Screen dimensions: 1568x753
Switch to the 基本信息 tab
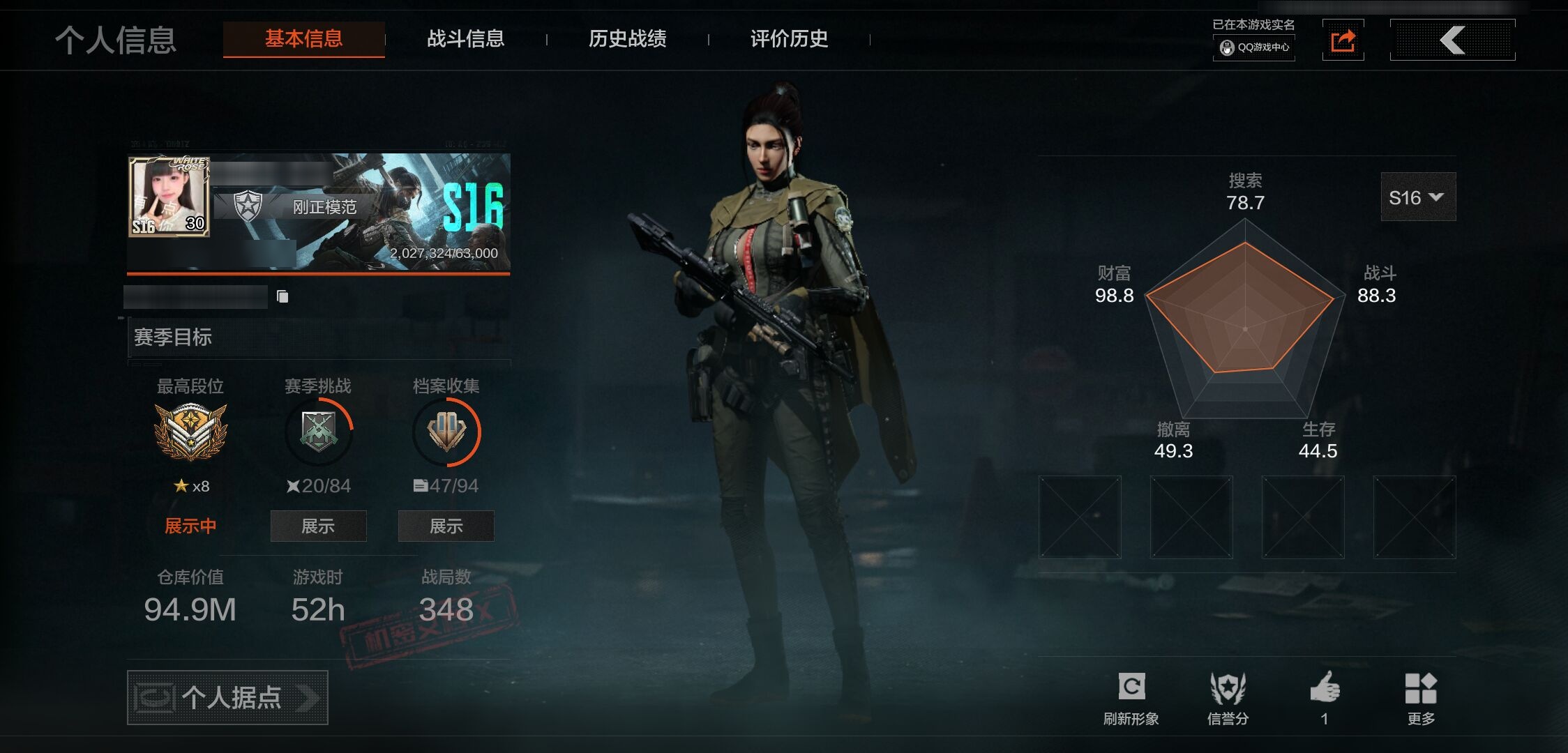(303, 39)
